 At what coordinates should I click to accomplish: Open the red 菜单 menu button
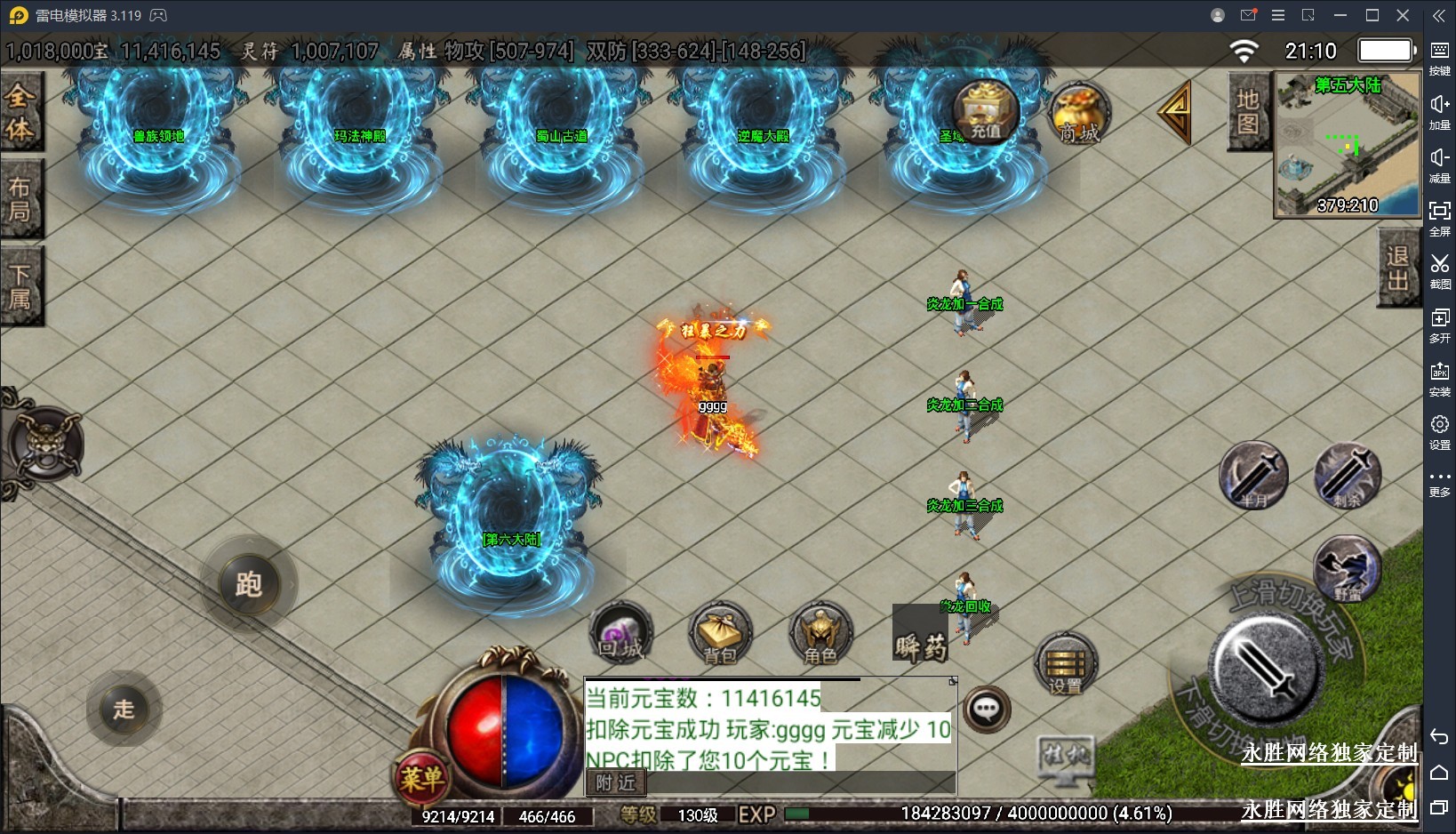tap(421, 779)
